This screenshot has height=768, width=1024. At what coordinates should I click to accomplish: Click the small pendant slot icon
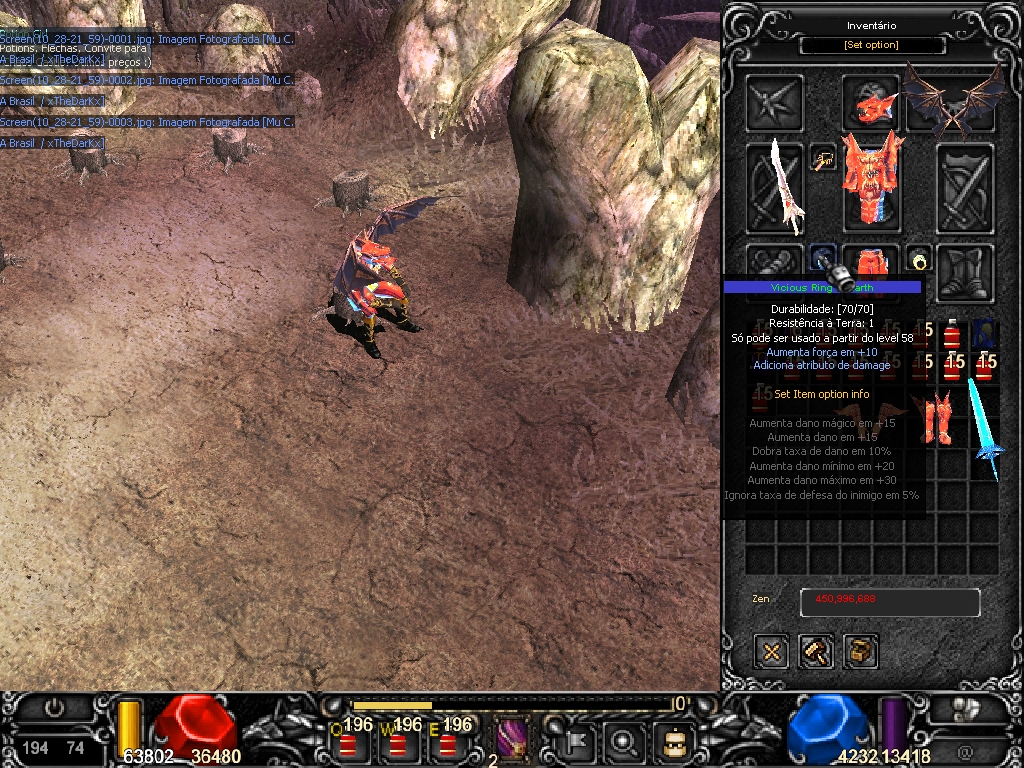tap(823, 160)
